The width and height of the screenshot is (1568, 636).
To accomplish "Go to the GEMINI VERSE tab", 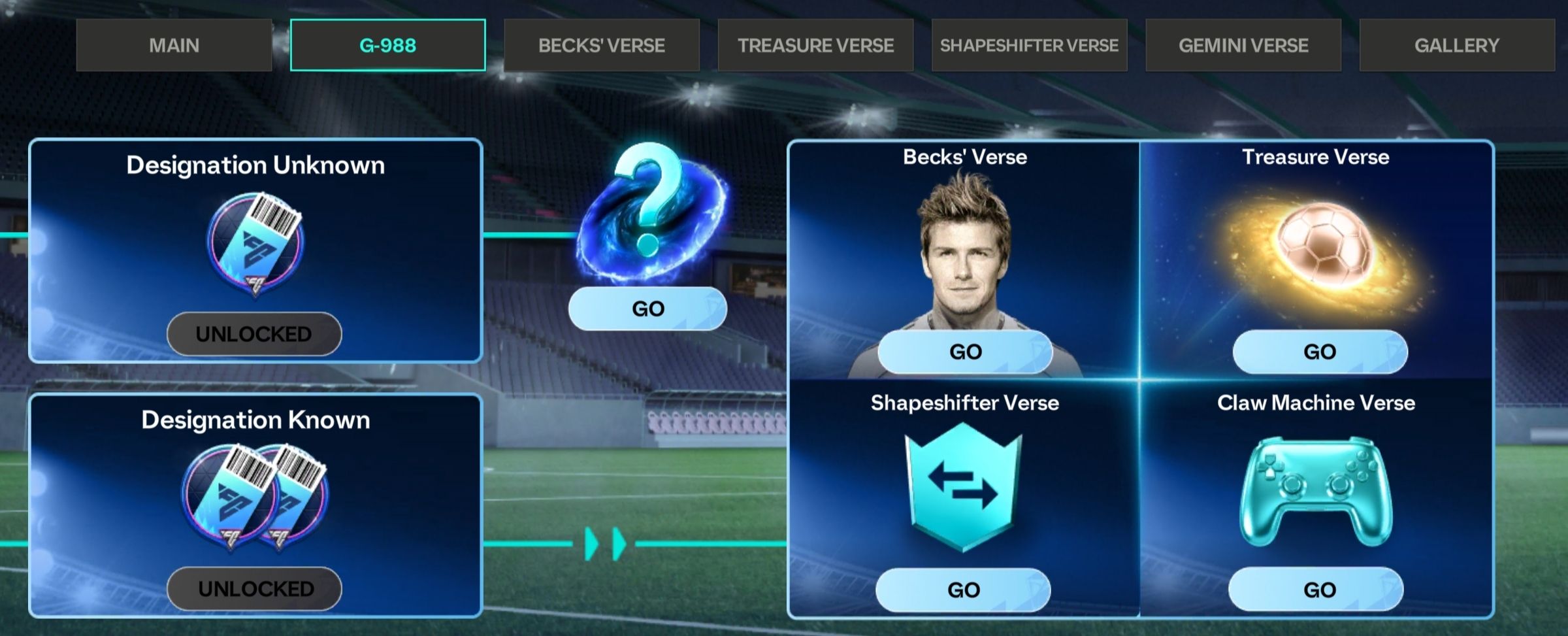I will click(1243, 45).
